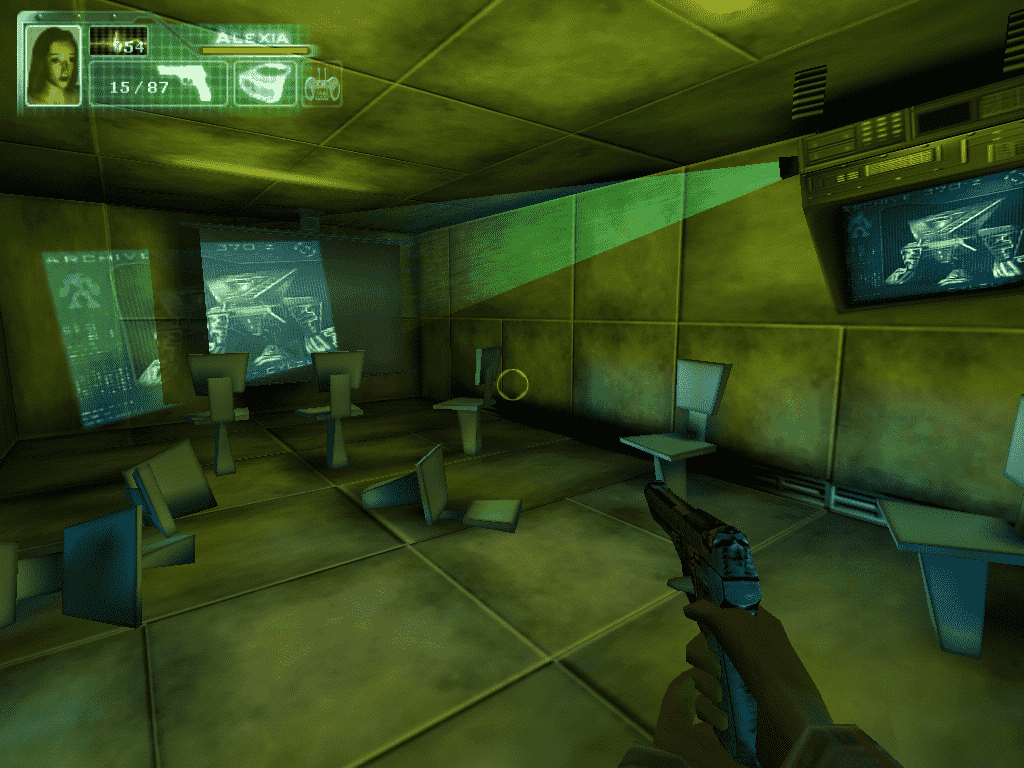Select the inventory item slot beside the pistol
Image resolution: width=1024 pixels, height=768 pixels.
265,83
